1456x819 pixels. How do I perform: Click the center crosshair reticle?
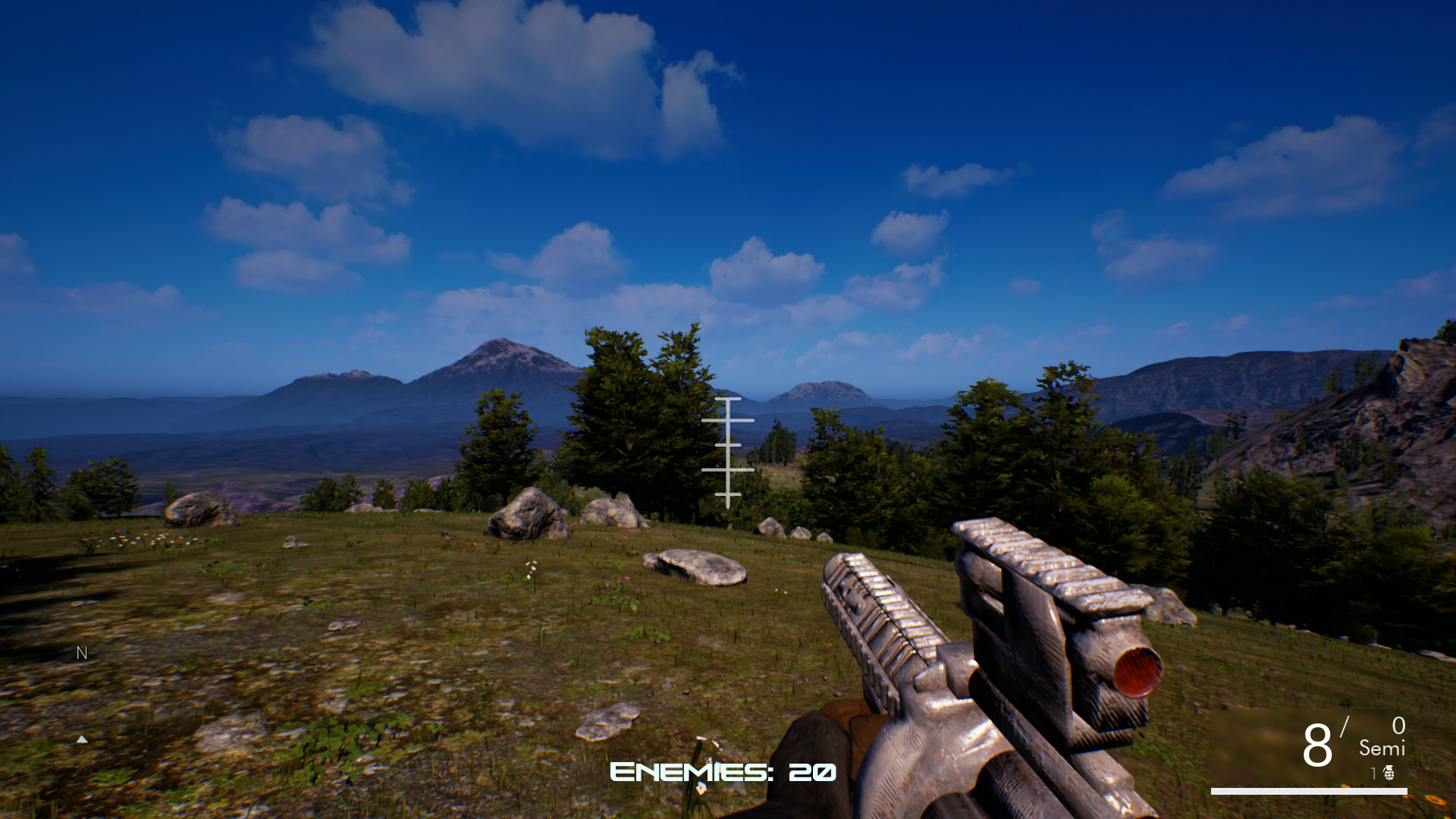click(x=729, y=446)
